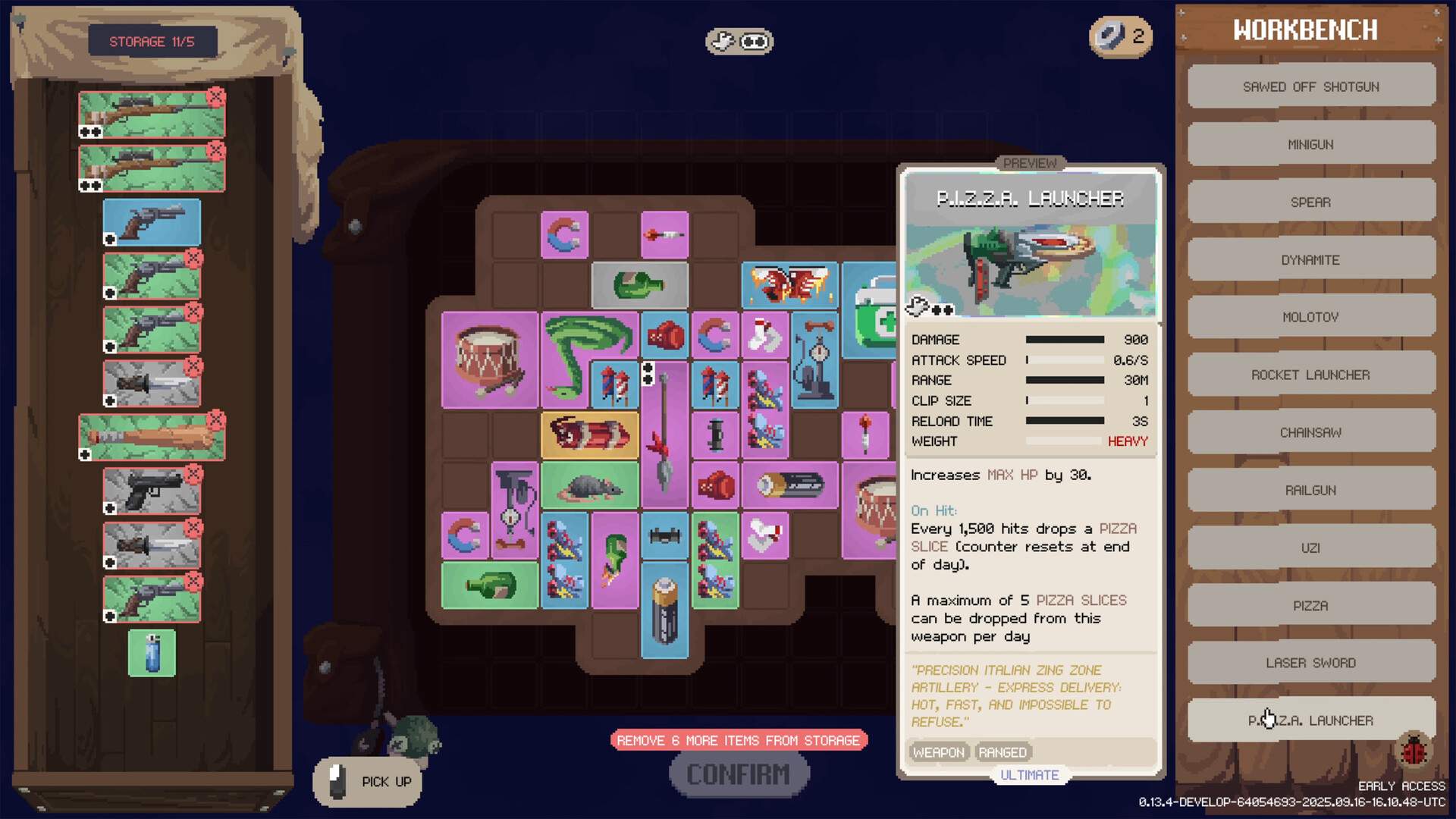Screen dimensions: 1456x819
Task: Choose Railgun in the workbench list
Action: click(1310, 490)
